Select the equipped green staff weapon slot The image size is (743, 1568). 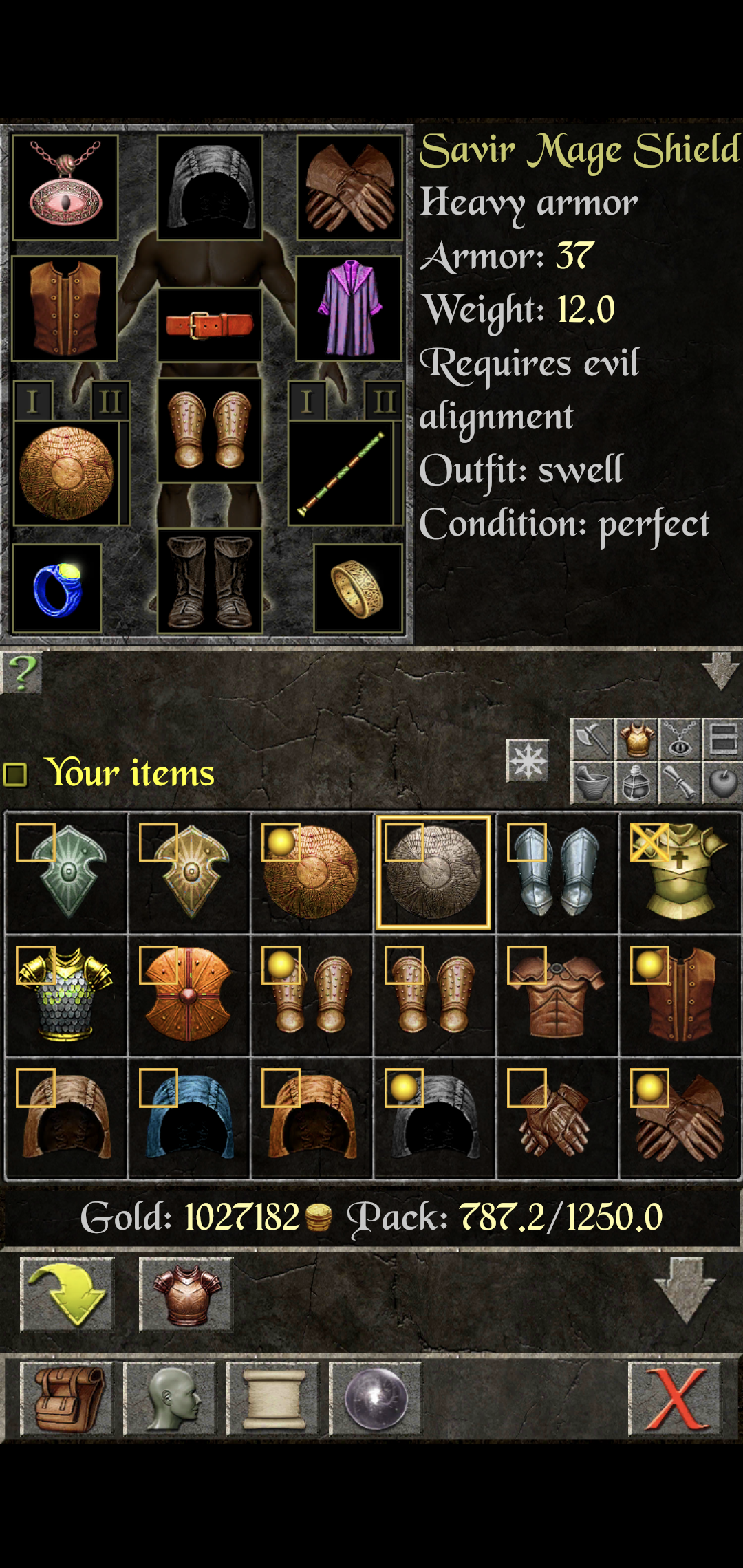[x=342, y=473]
